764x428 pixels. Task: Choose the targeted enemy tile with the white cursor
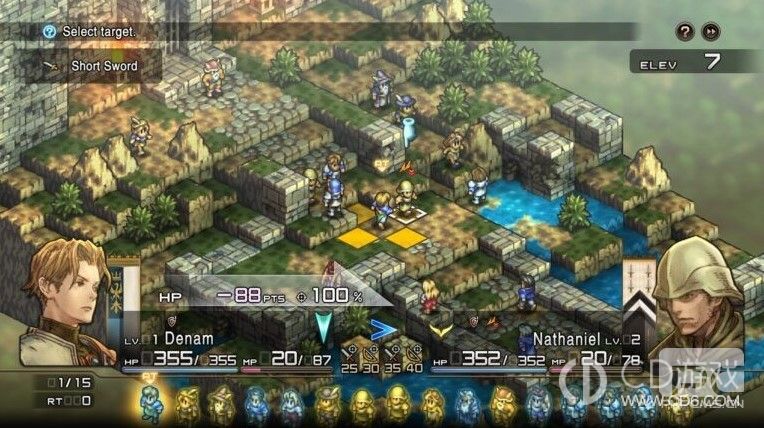[x=406, y=211]
